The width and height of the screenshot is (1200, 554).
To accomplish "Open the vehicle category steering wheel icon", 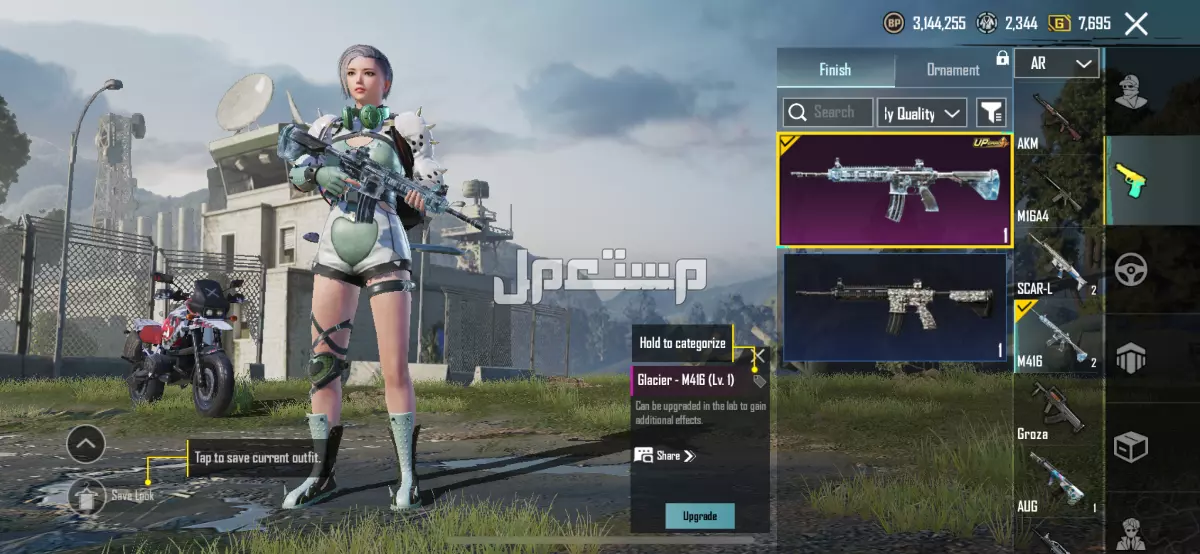I will pyautogui.click(x=1131, y=268).
